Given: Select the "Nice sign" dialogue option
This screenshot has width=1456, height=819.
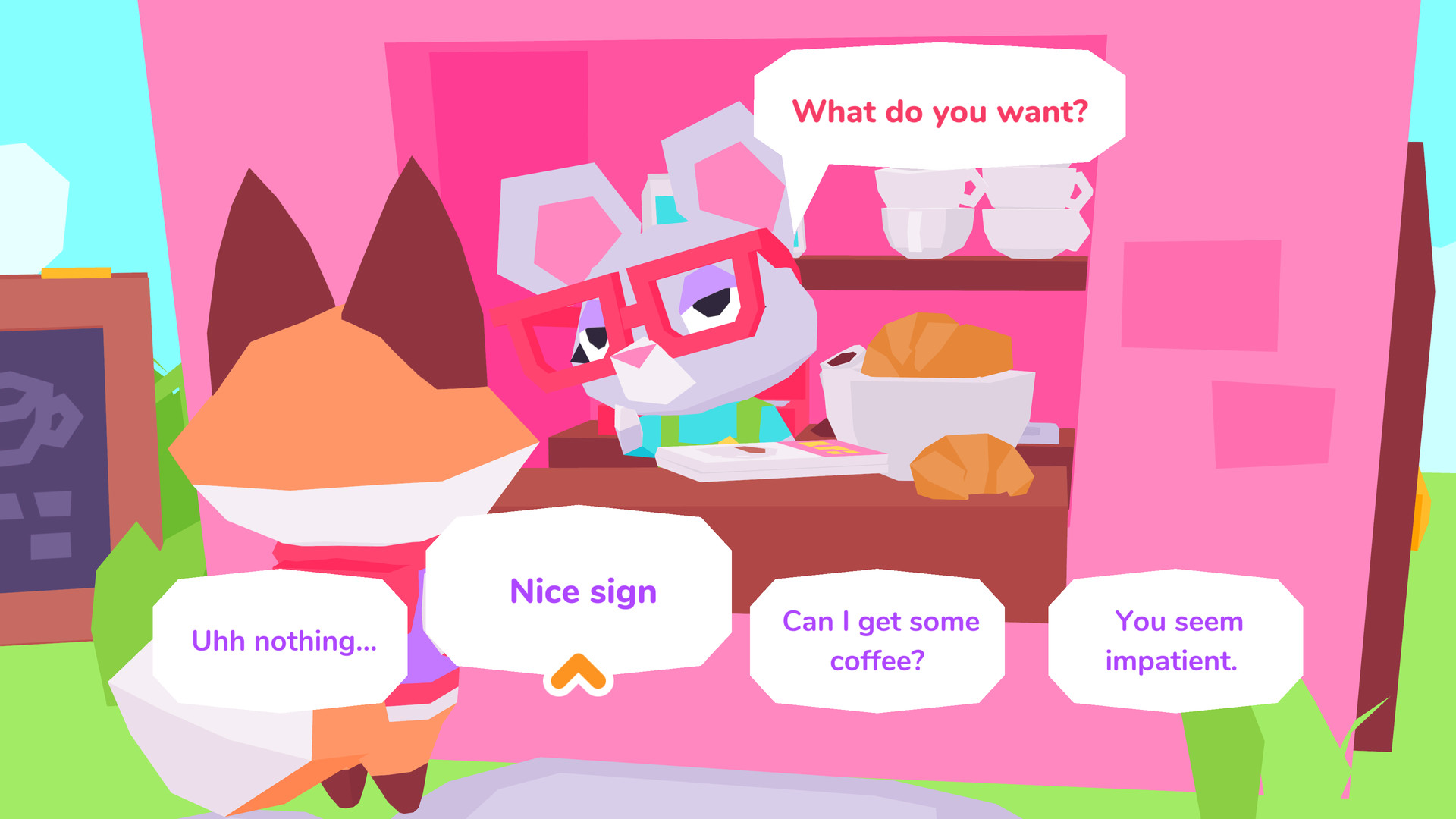Looking at the screenshot, I should 582,592.
